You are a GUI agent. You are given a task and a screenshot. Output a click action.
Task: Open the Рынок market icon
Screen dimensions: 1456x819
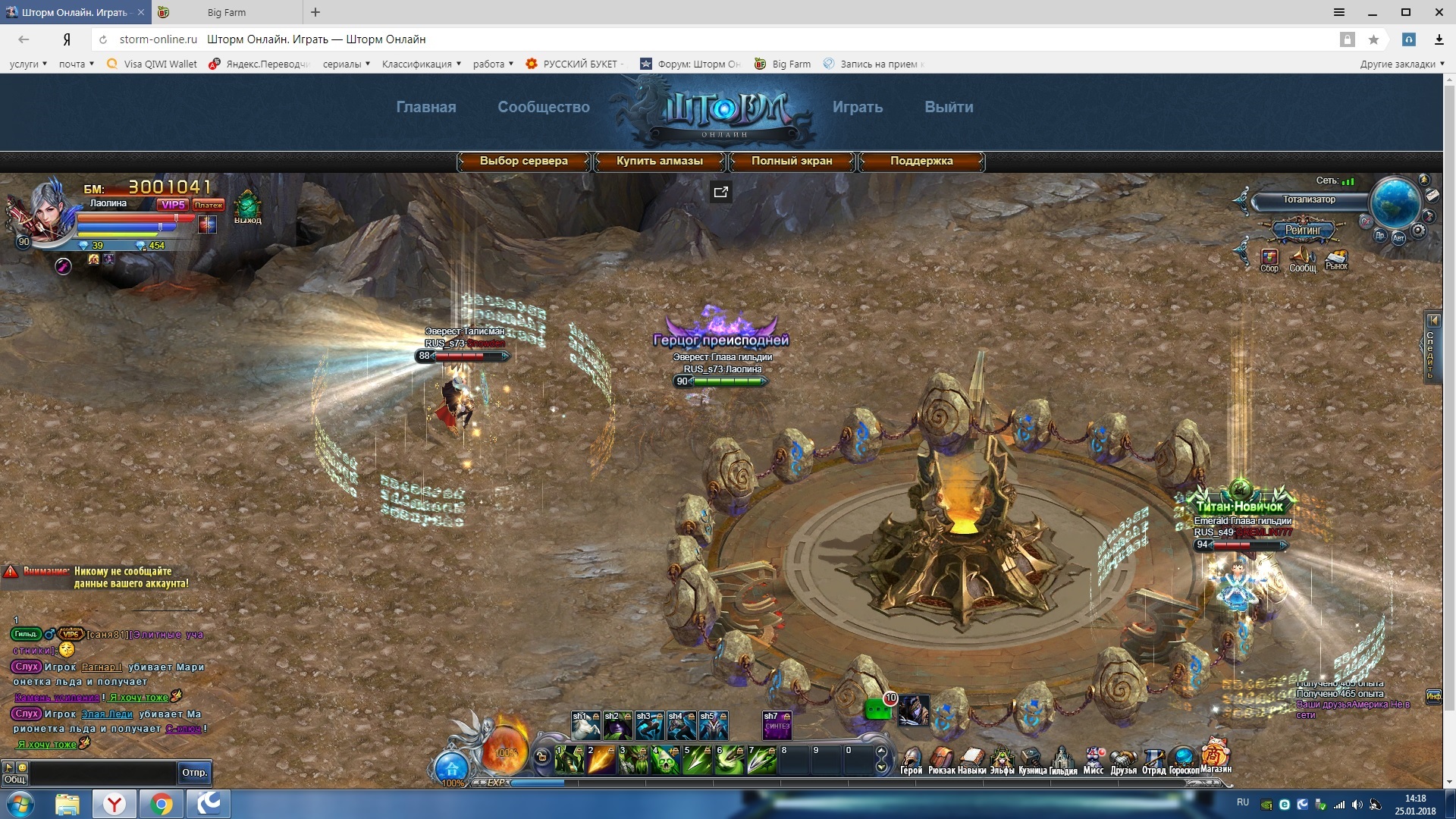point(1336,260)
